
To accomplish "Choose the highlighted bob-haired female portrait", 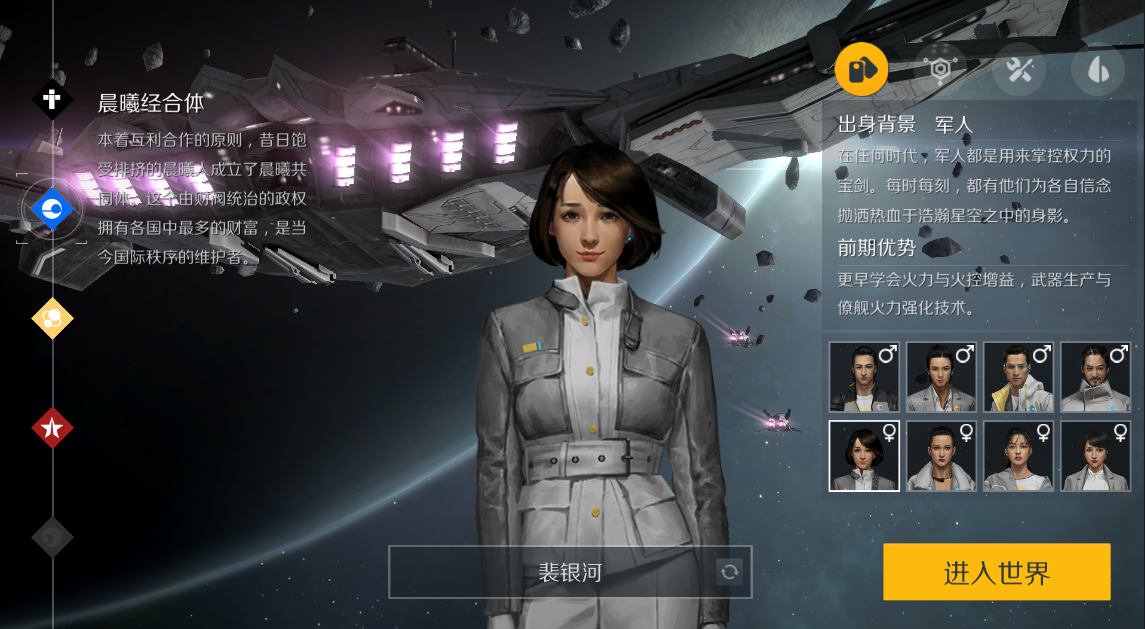I will (864, 456).
